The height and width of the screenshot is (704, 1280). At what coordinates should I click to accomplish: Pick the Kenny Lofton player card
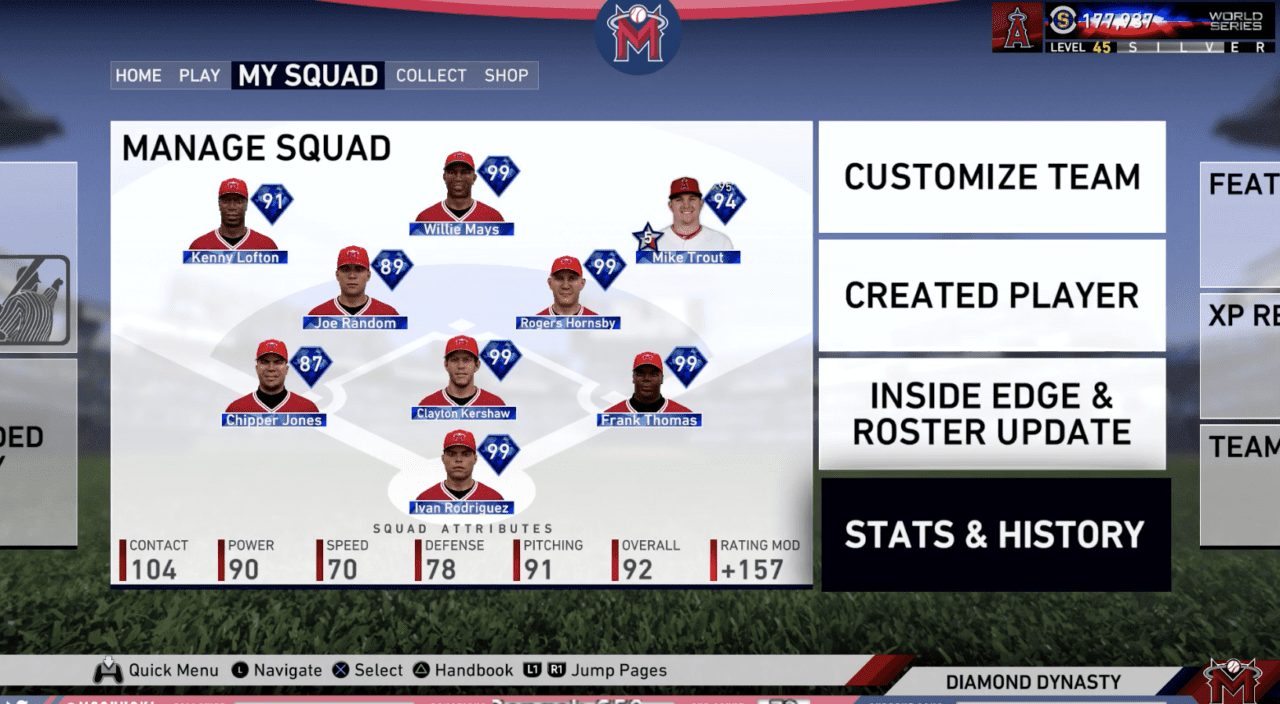(x=235, y=222)
